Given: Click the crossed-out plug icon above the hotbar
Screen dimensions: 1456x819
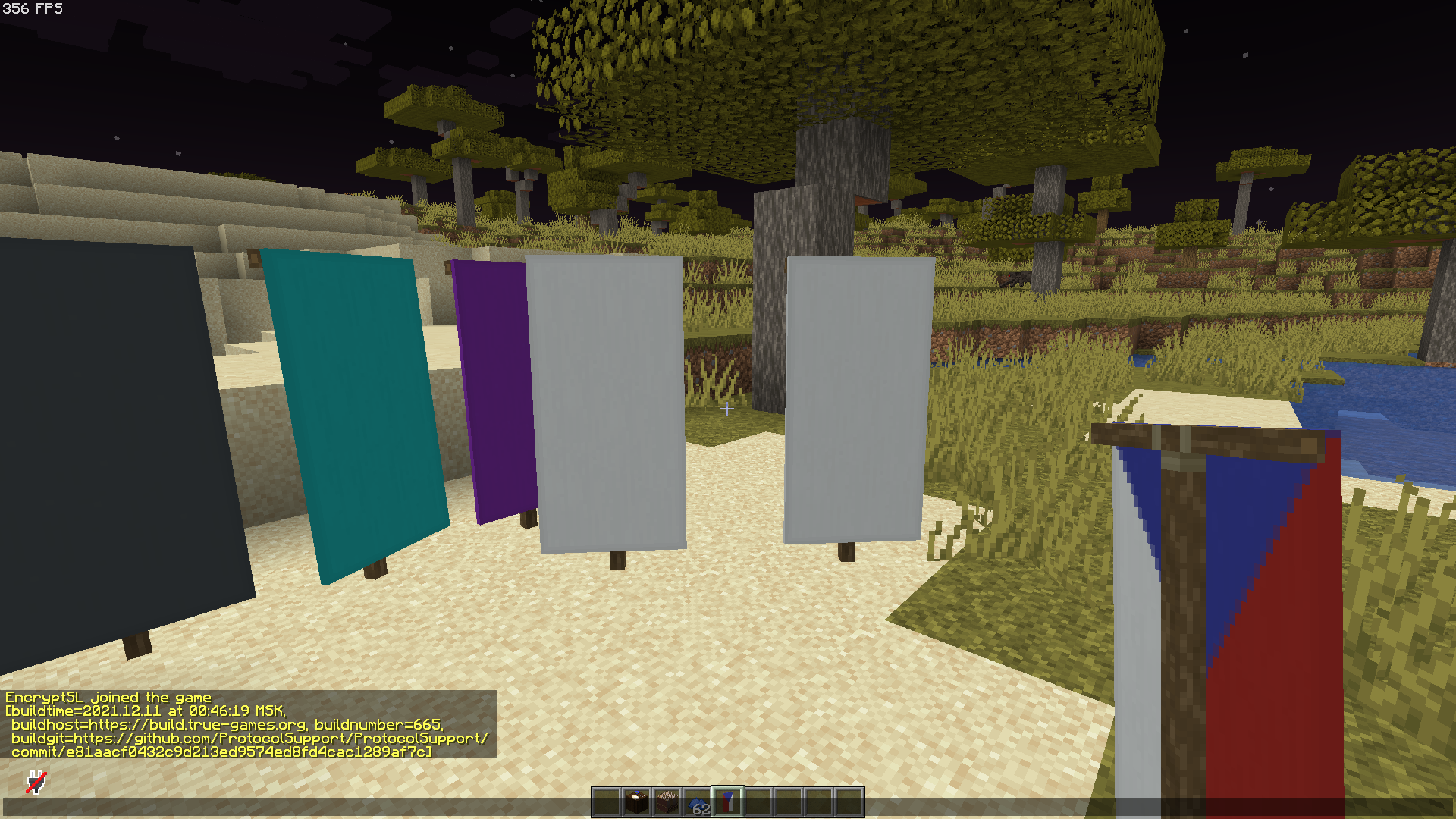Looking at the screenshot, I should pyautogui.click(x=36, y=781).
